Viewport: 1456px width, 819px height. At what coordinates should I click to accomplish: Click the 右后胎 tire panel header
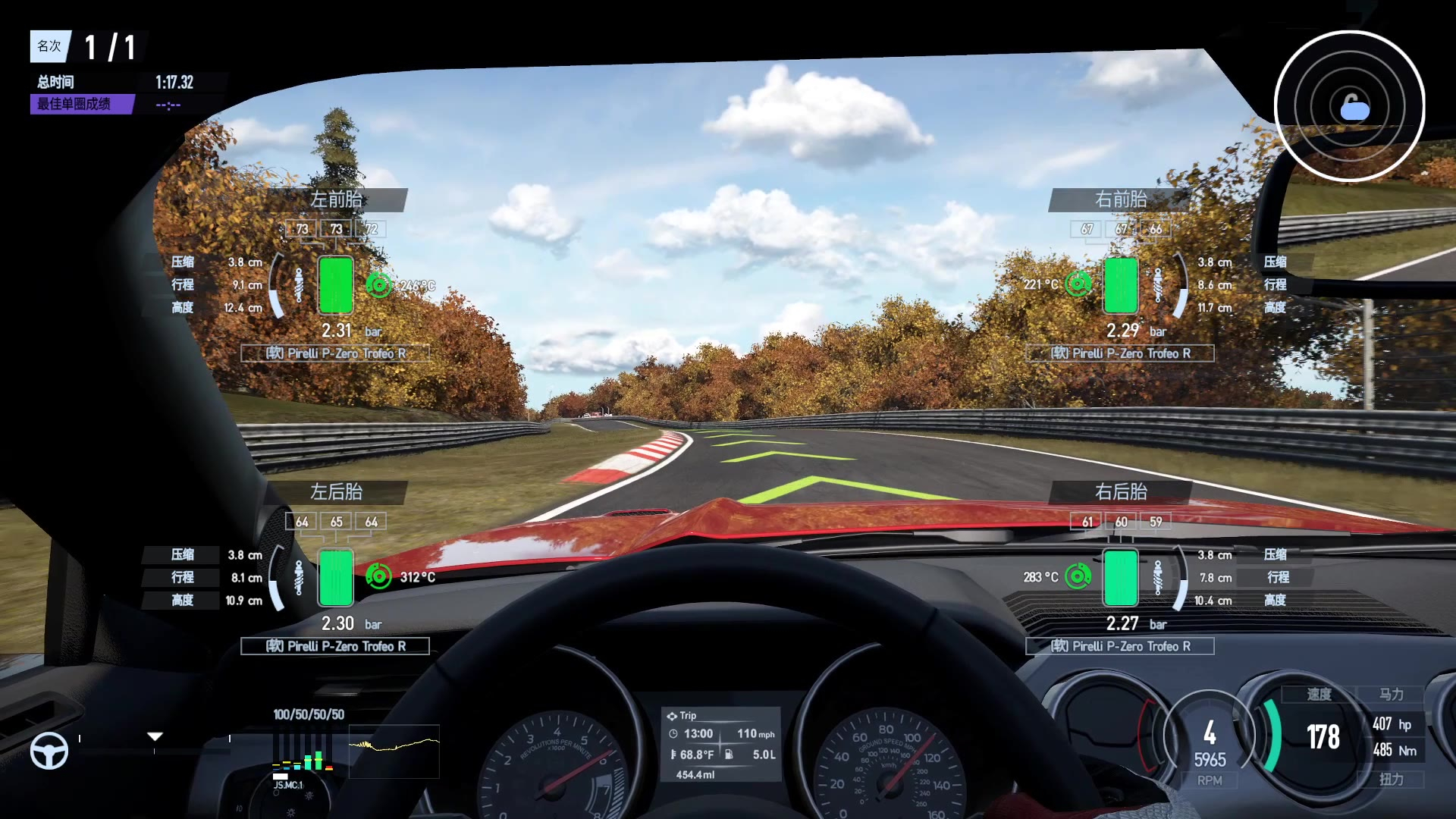1120,492
